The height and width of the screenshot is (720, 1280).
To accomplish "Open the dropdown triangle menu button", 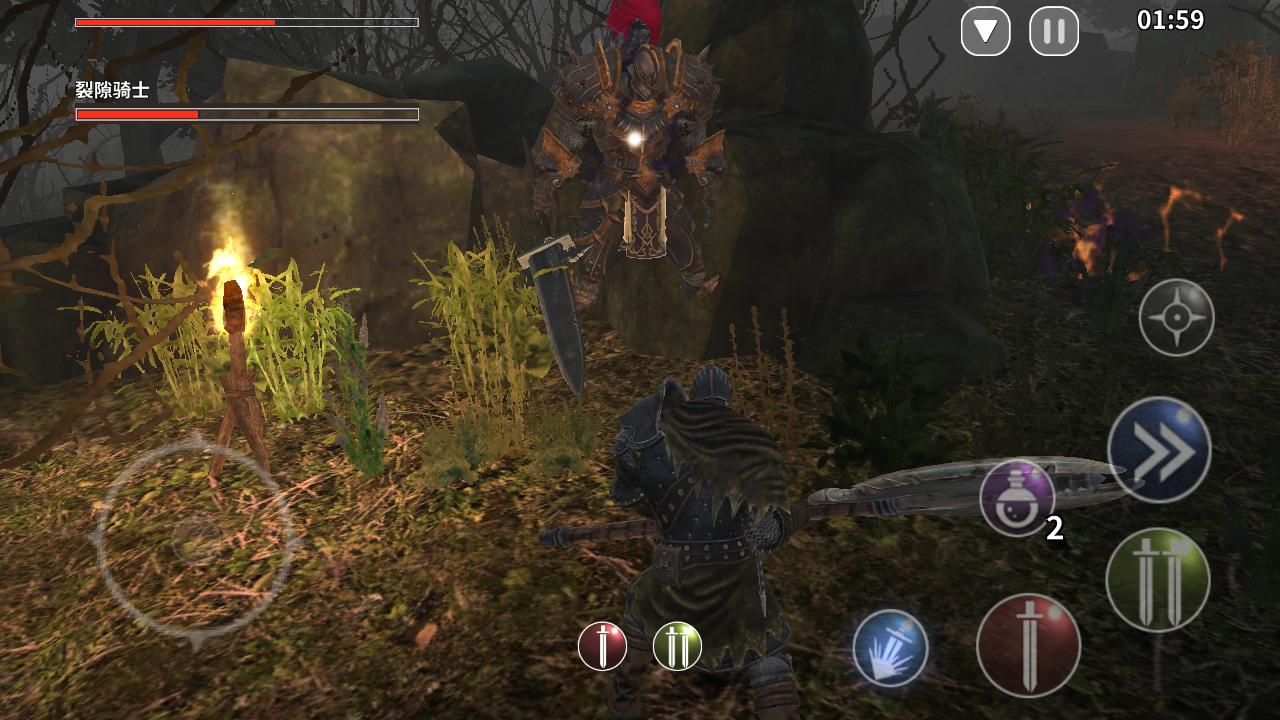I will pos(985,31).
